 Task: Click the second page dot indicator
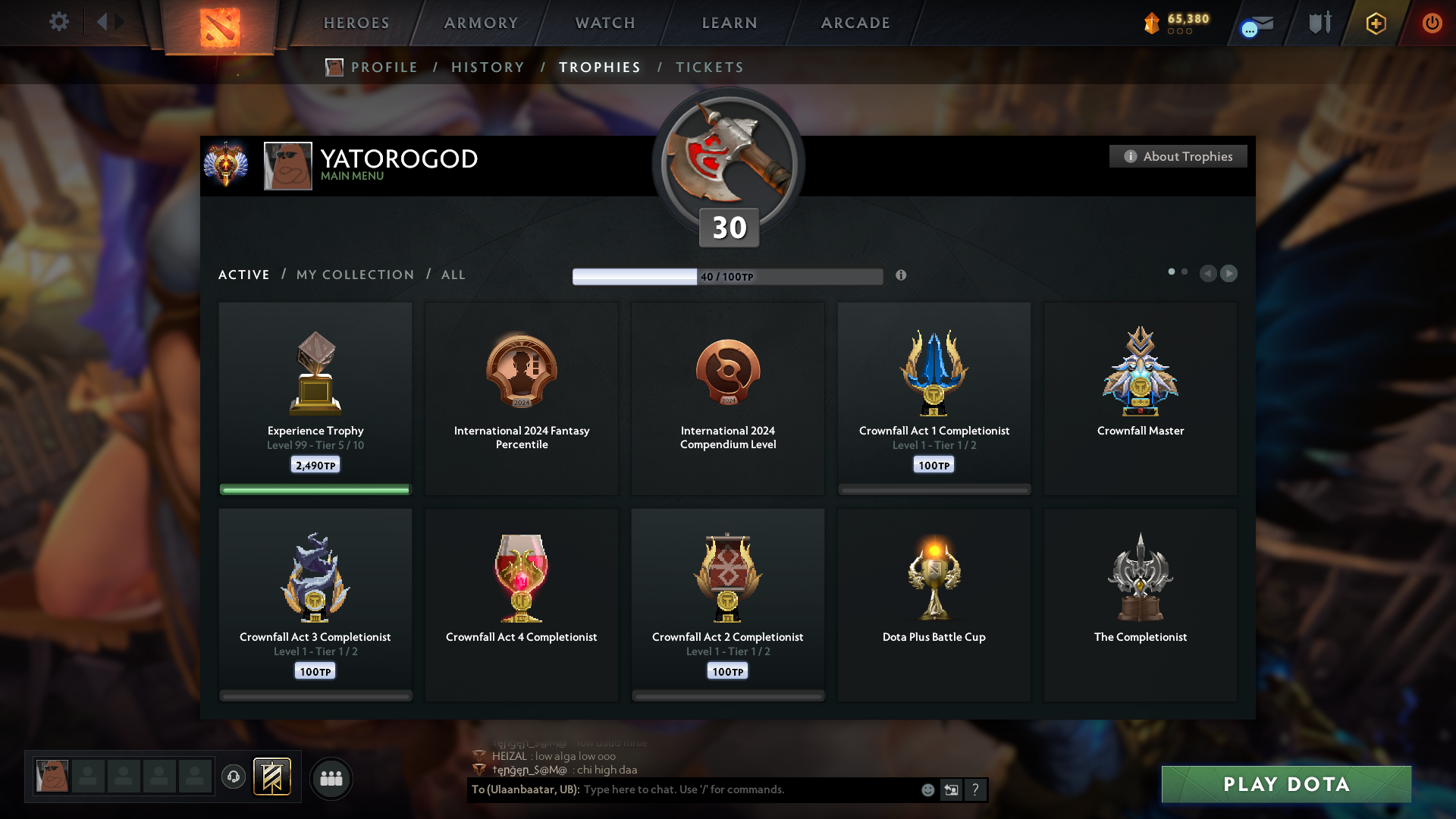point(1185,270)
